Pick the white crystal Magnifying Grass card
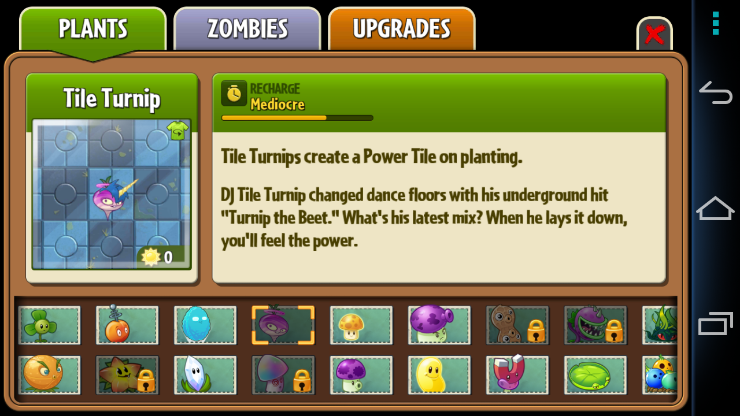 click(205, 374)
